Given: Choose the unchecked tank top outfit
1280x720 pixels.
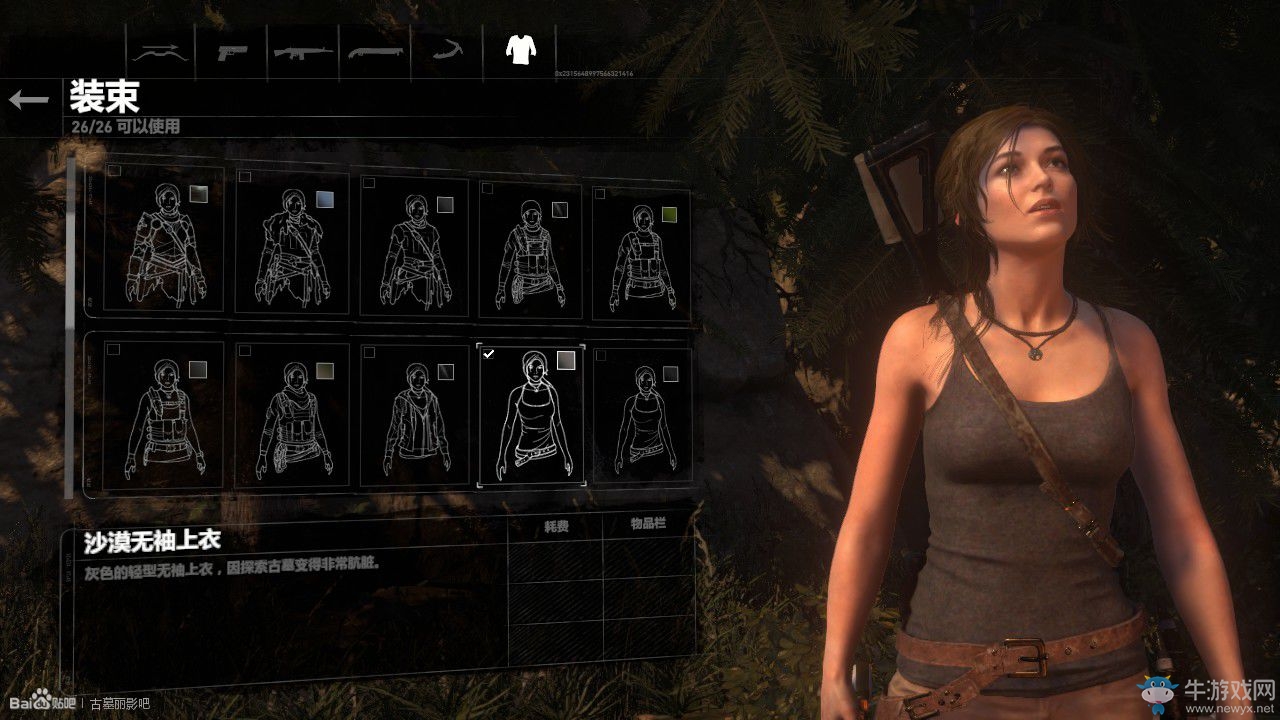Looking at the screenshot, I should pos(641,417).
